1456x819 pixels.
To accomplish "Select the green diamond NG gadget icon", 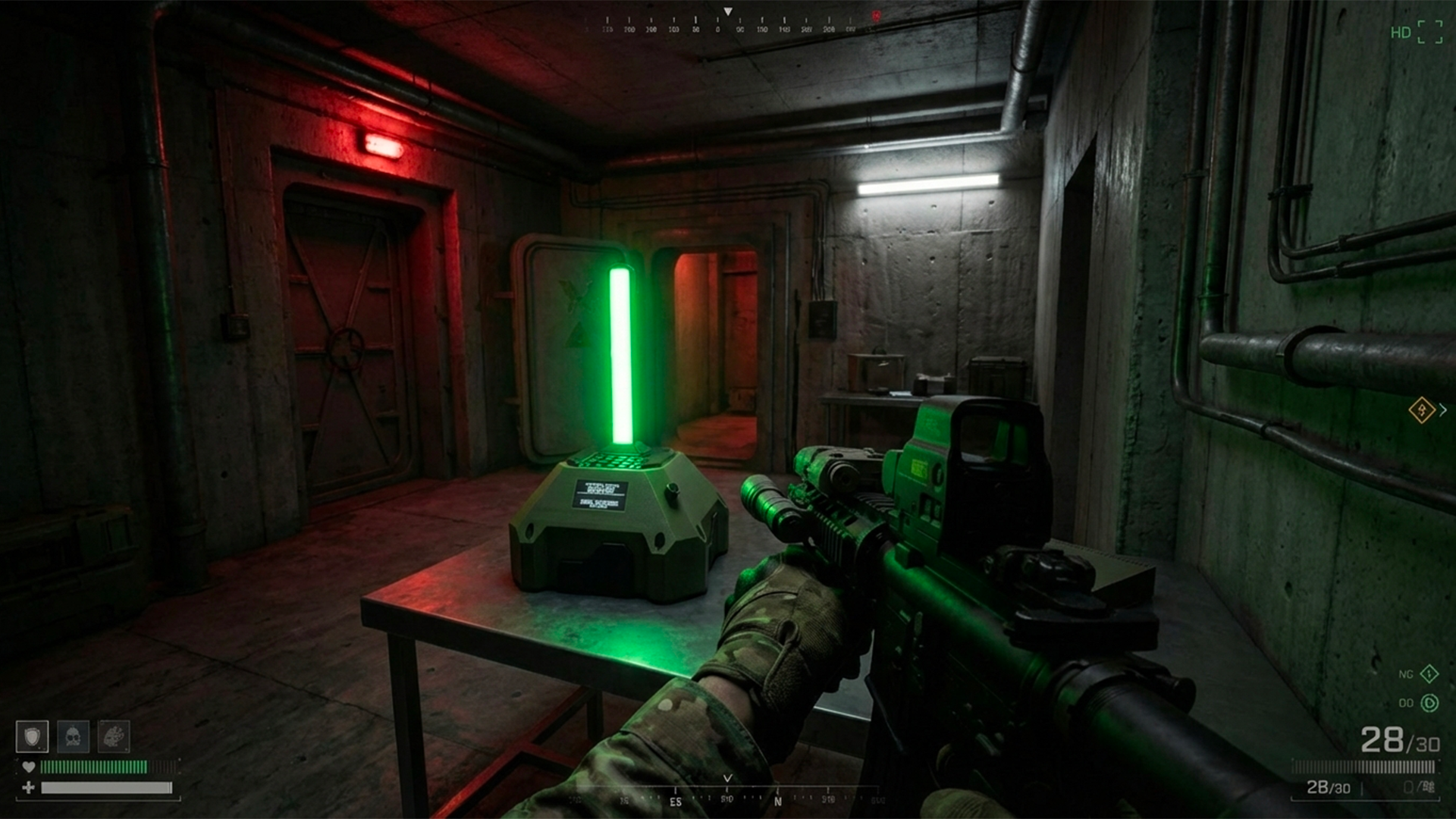I will coord(1429,673).
